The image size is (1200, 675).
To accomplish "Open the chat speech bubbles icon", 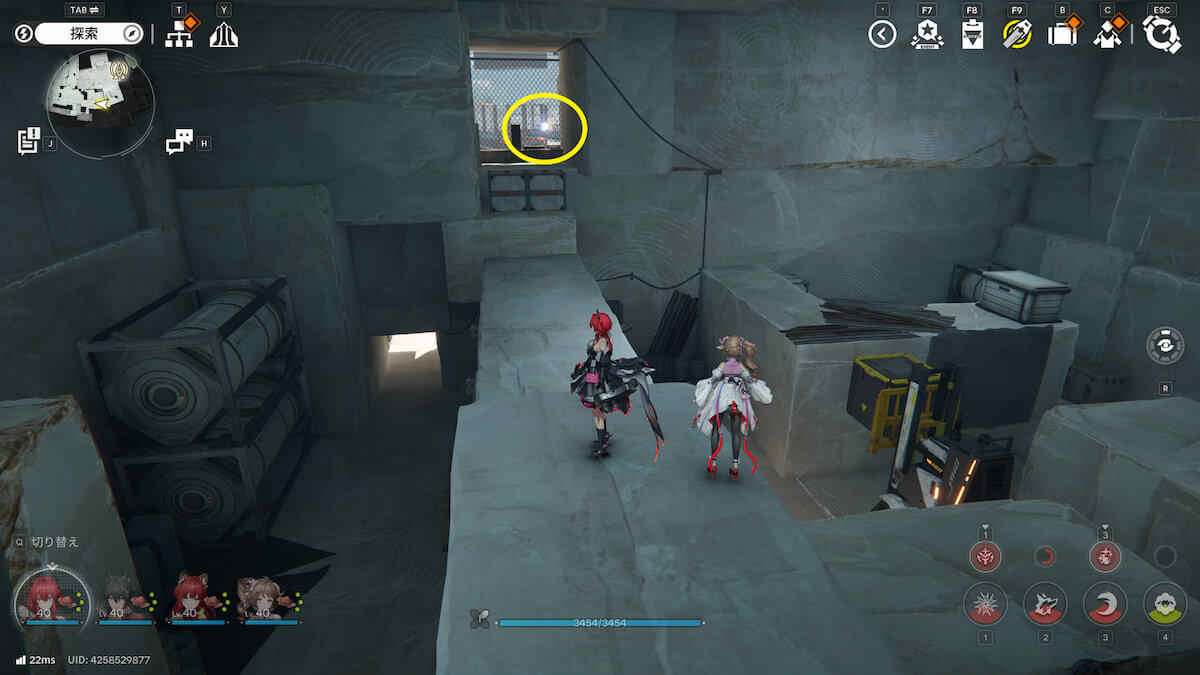I will pyautogui.click(x=179, y=142).
